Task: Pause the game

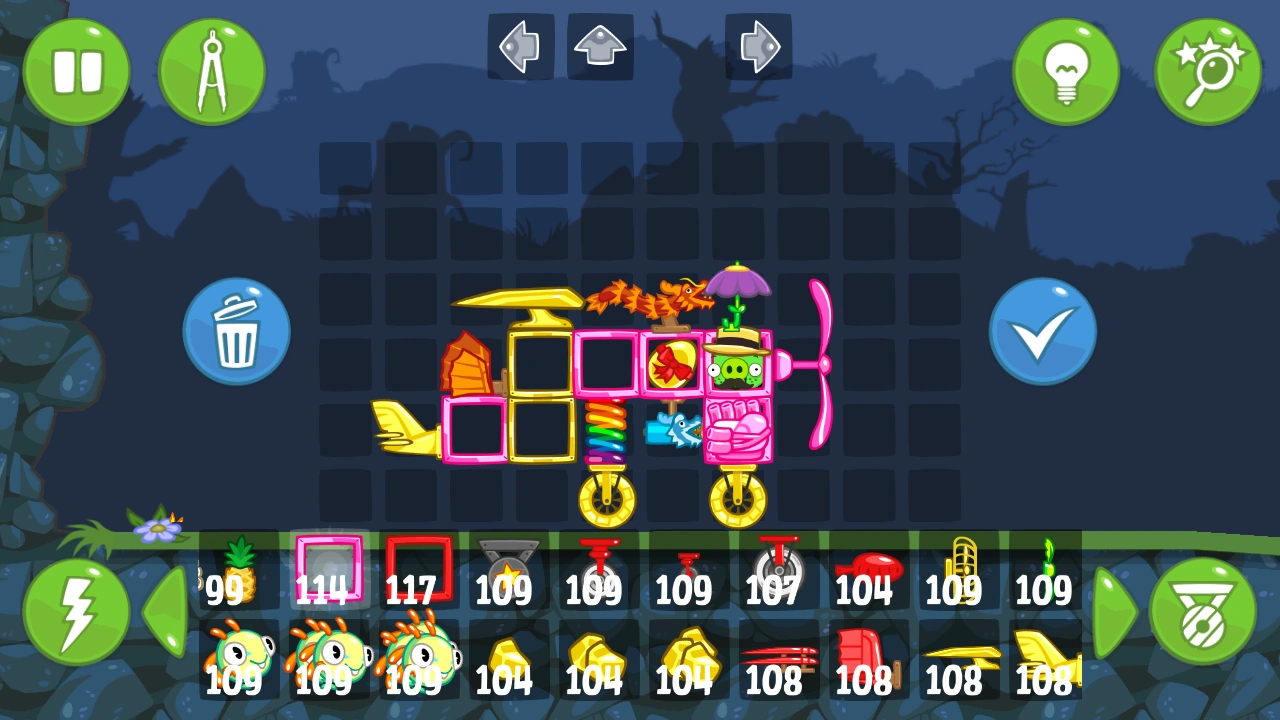Action: click(78, 70)
